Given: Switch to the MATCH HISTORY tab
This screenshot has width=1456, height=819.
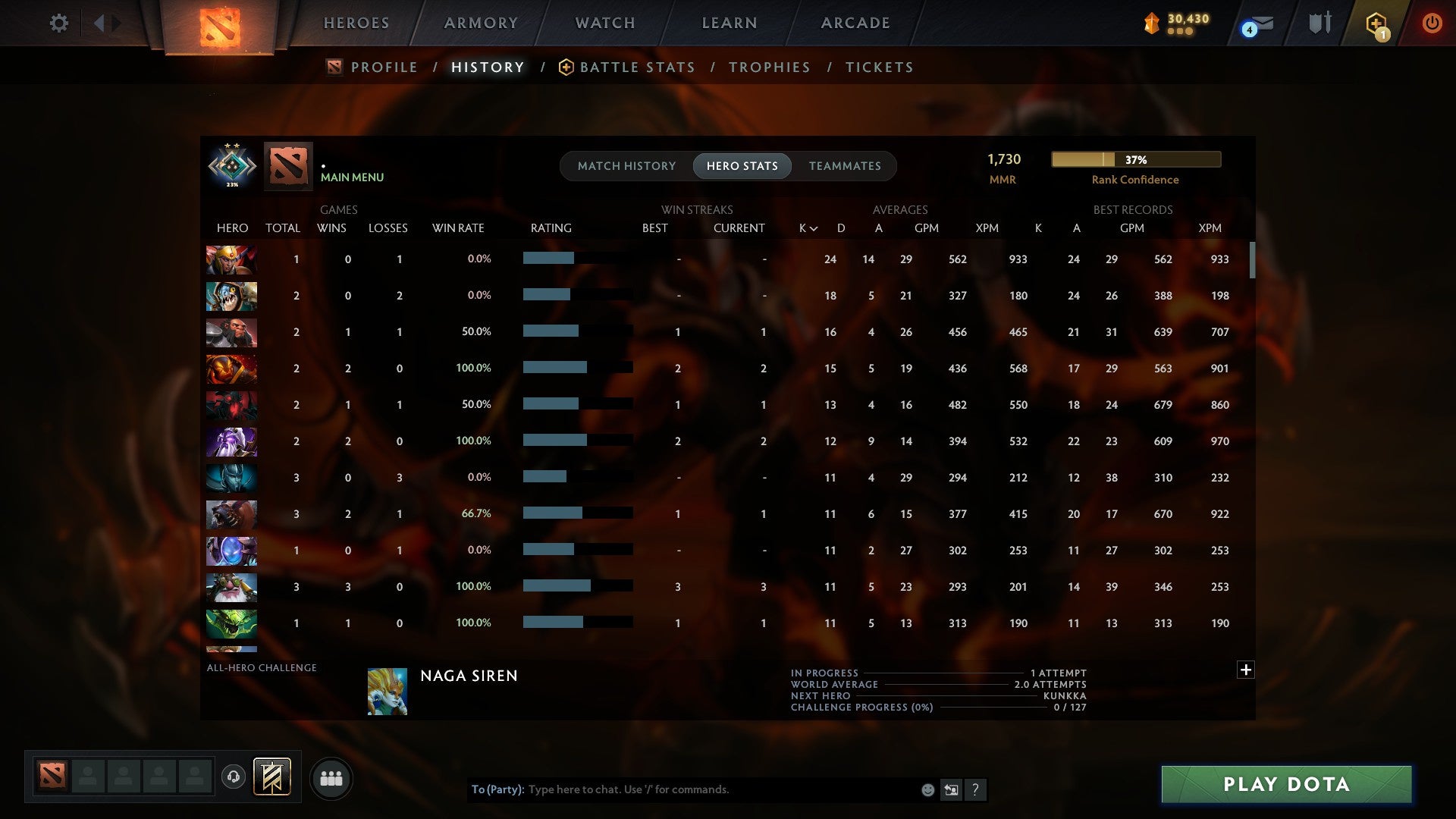Looking at the screenshot, I should [x=626, y=165].
